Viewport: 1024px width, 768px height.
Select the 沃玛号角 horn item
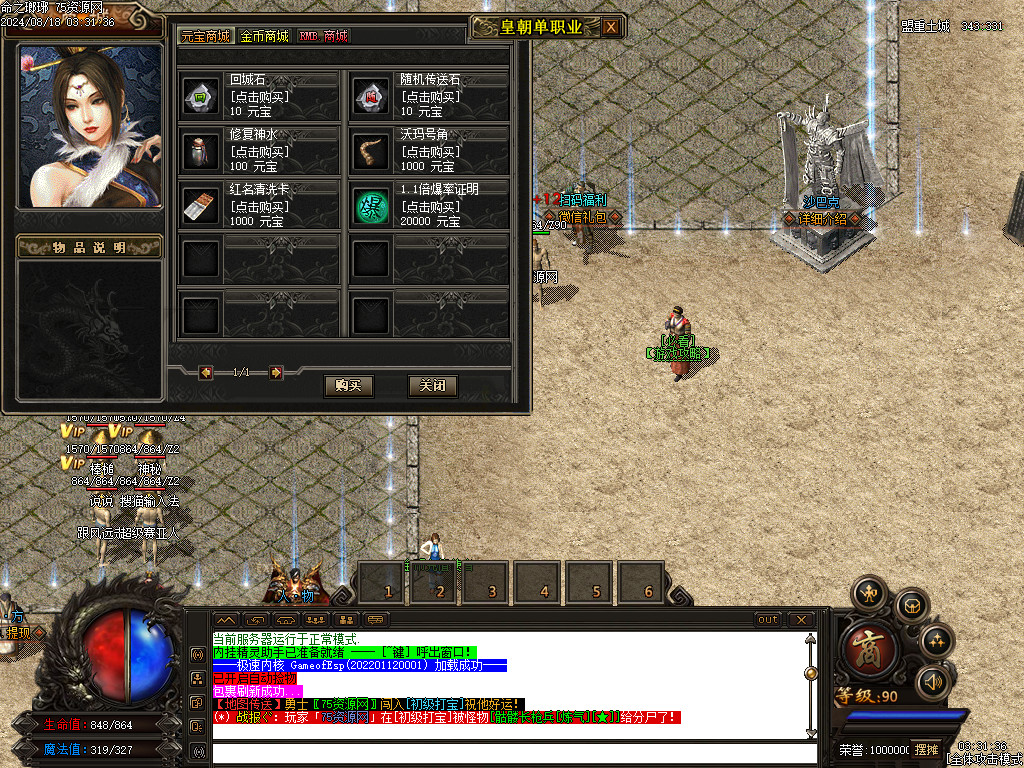pyautogui.click(x=371, y=150)
